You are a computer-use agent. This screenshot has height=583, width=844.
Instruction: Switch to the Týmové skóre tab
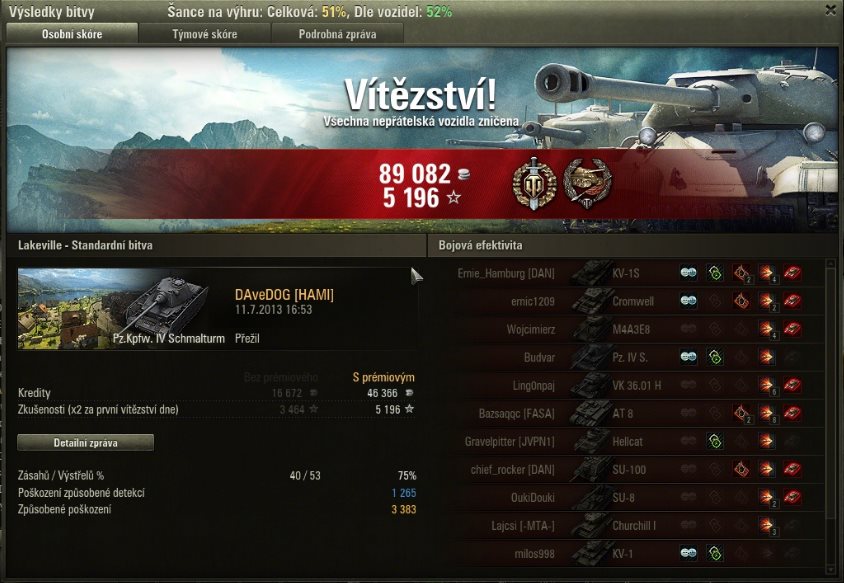(x=204, y=34)
